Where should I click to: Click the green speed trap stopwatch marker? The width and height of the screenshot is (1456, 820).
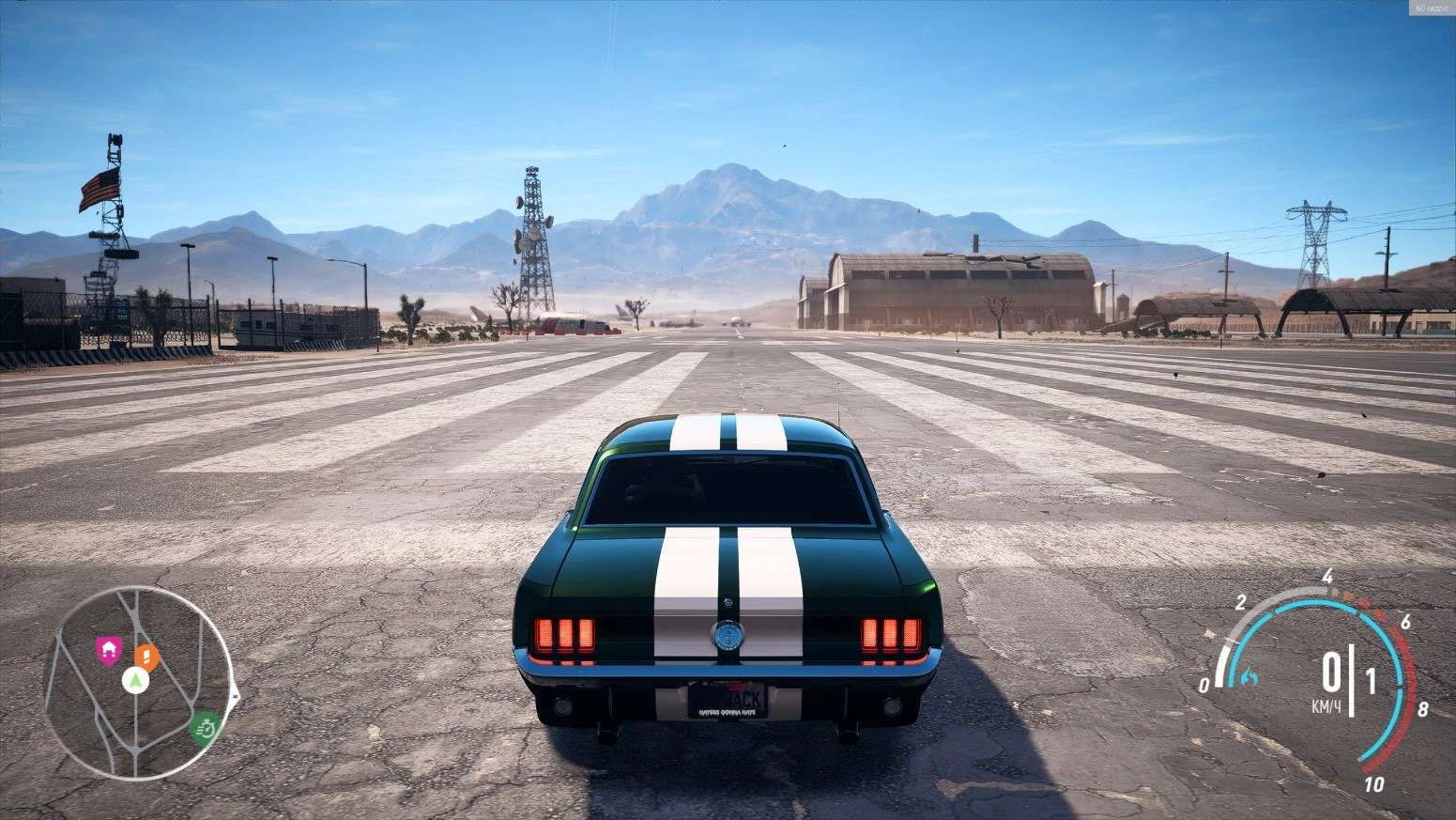pos(206,728)
